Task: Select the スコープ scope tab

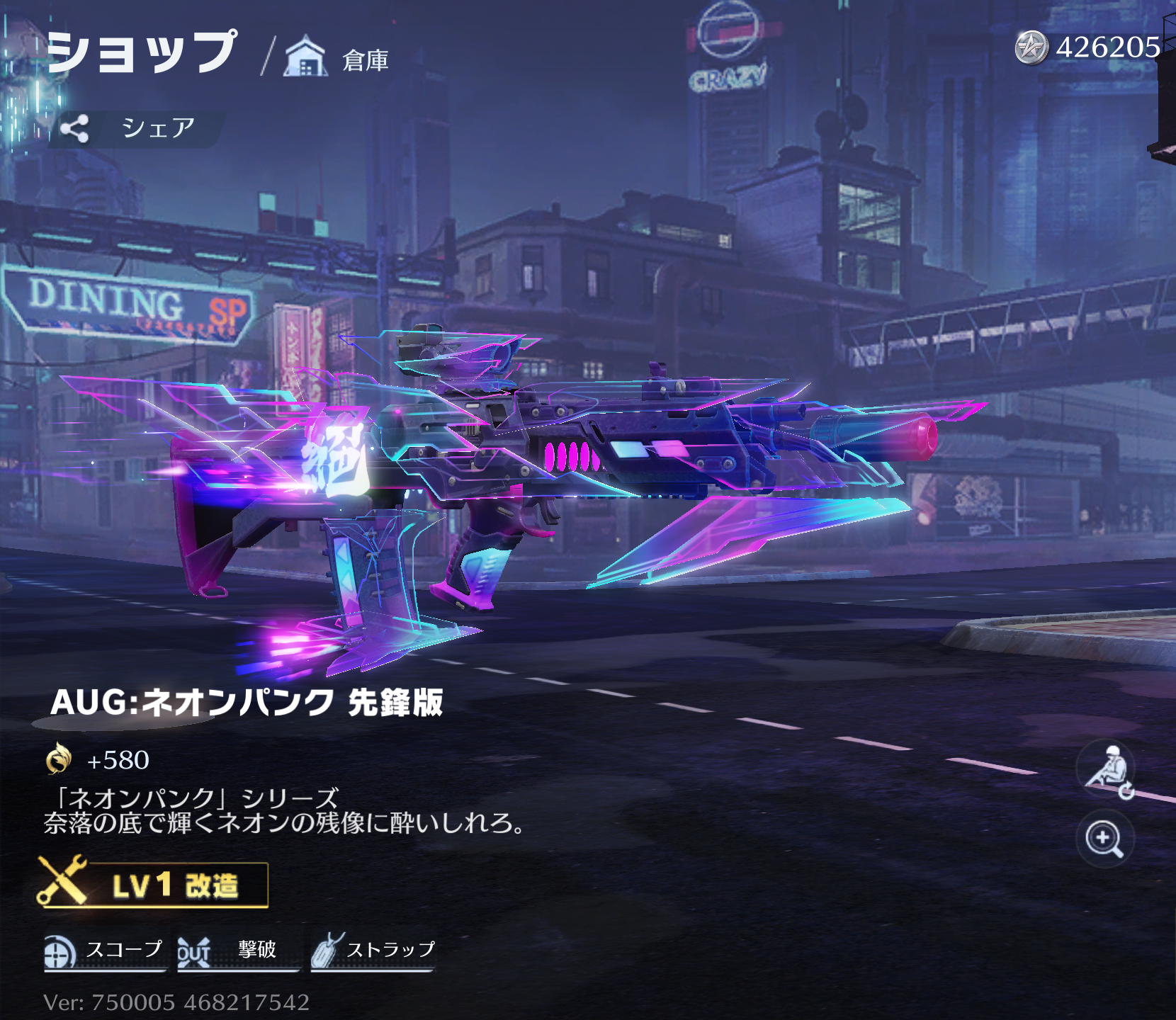Action: 104,951
